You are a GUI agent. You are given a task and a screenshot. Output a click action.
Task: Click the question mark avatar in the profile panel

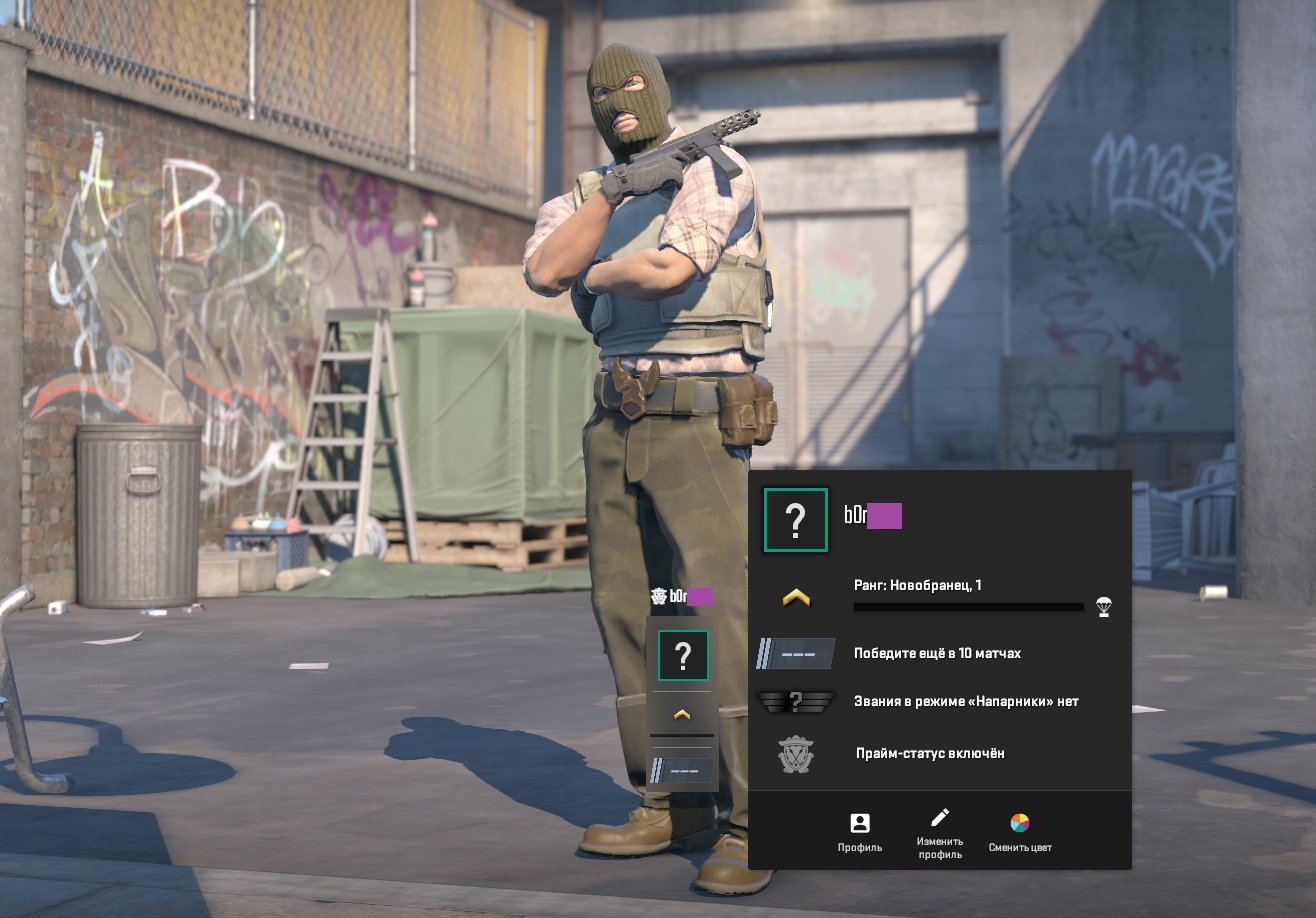tap(795, 520)
